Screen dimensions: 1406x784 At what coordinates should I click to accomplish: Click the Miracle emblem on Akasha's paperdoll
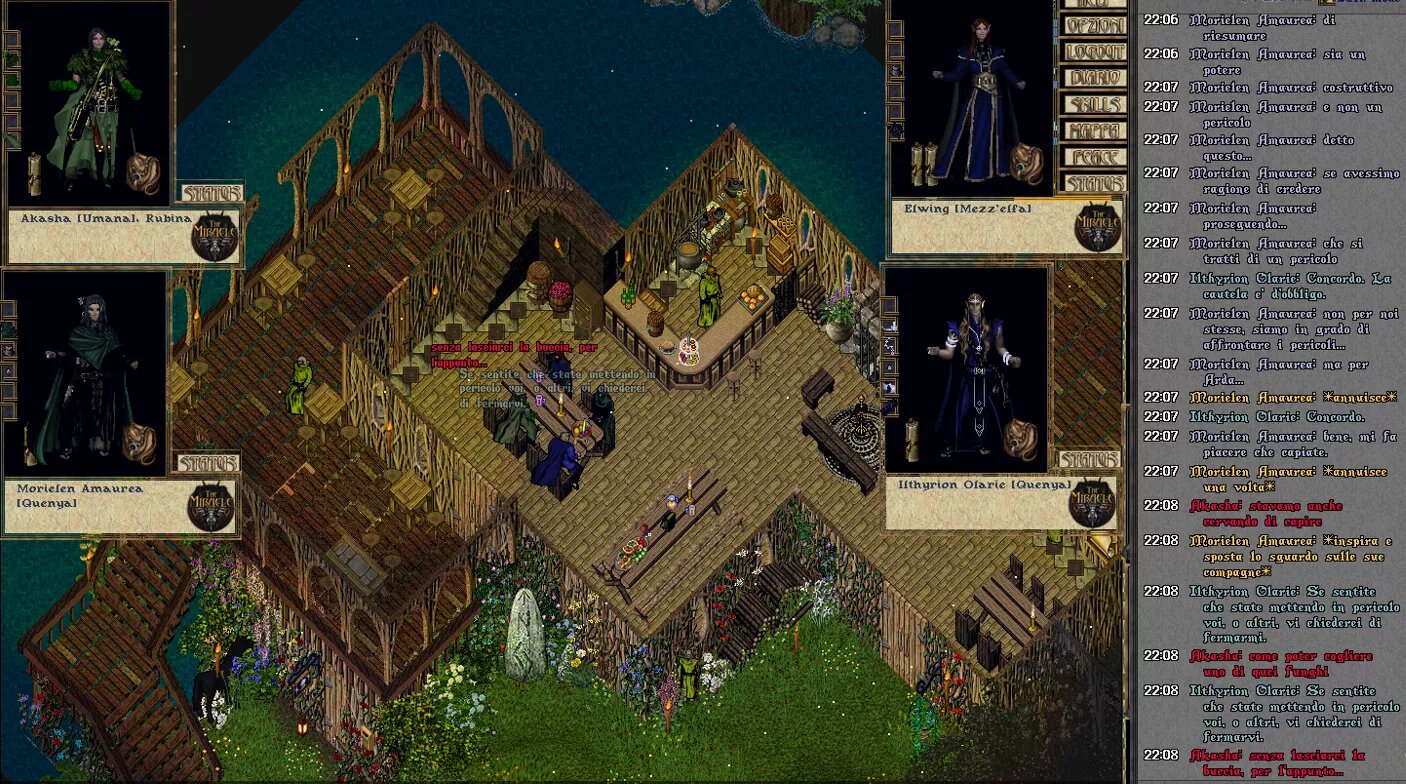(213, 237)
